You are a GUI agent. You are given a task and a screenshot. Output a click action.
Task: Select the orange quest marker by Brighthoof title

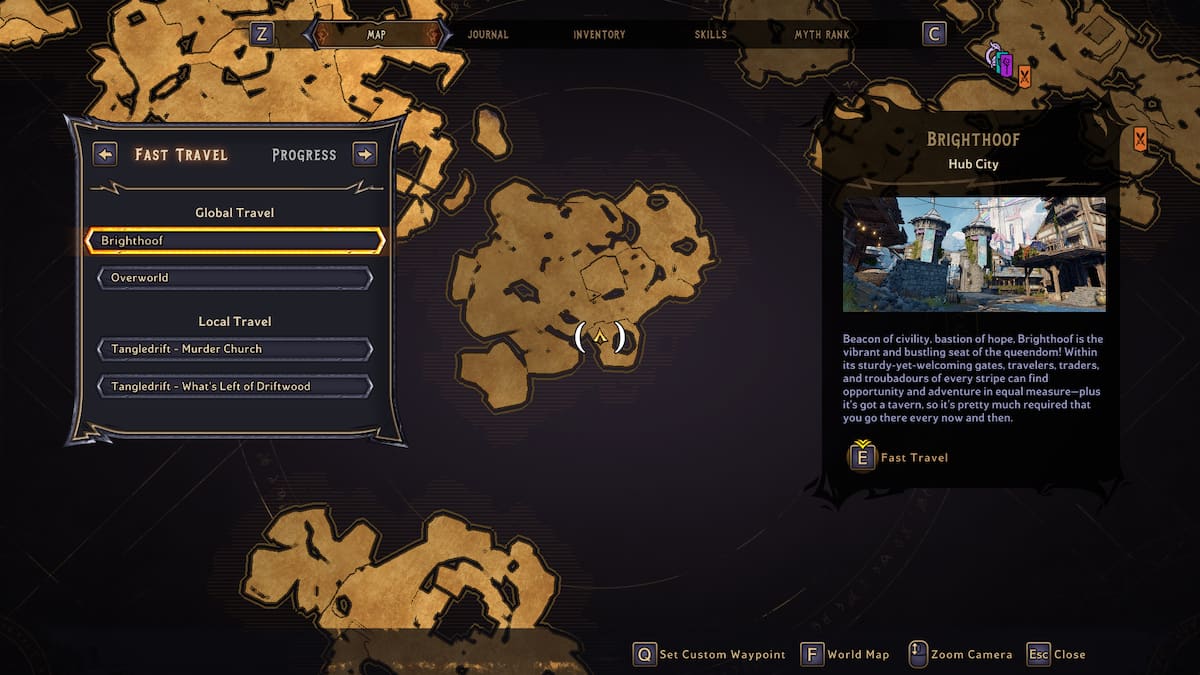1140,139
